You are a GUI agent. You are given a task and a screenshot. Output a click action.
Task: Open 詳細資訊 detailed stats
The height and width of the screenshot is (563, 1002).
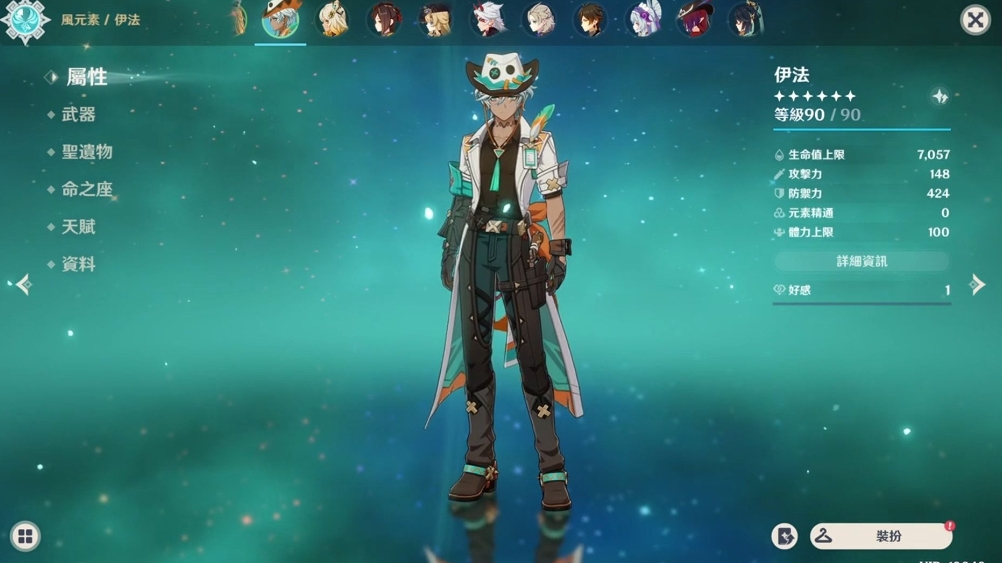(x=861, y=261)
